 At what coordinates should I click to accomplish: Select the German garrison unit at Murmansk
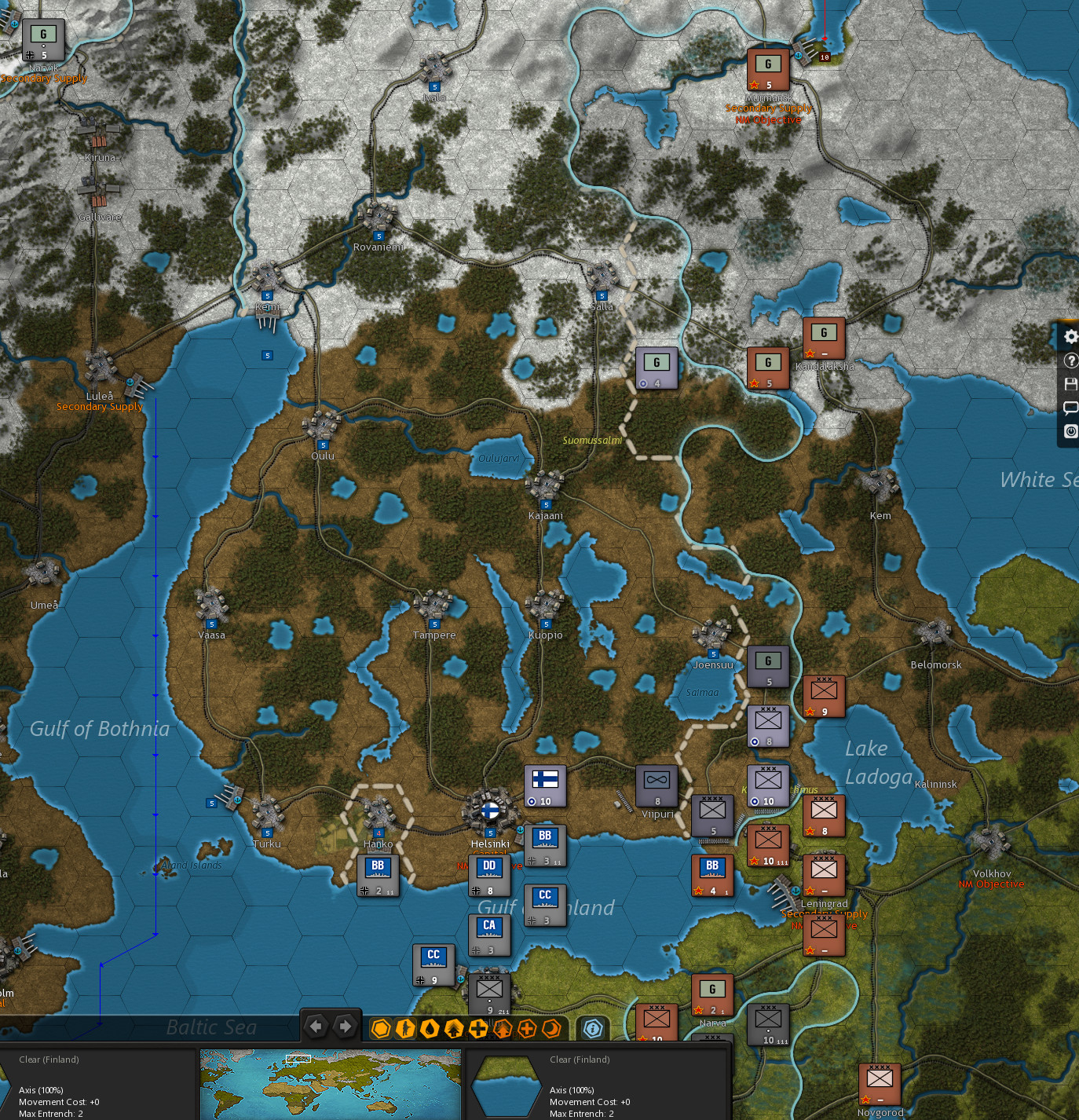tap(768, 71)
